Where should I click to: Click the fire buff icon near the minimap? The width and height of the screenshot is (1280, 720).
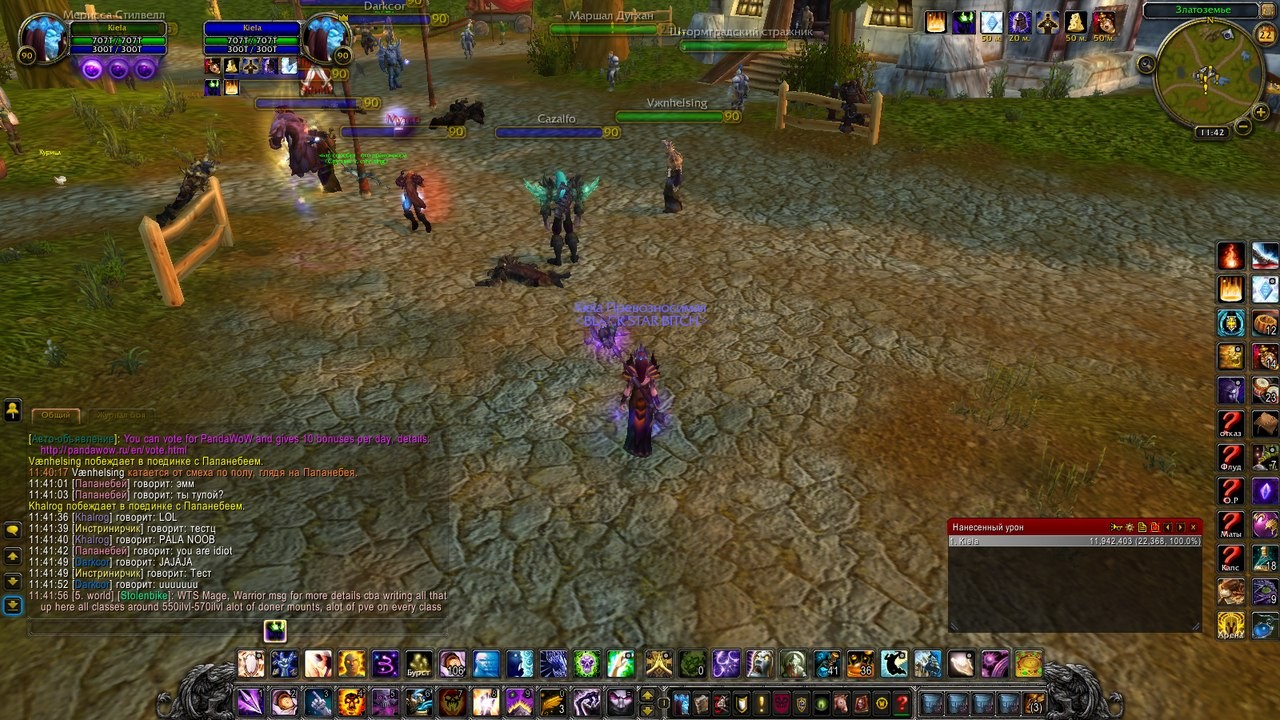click(936, 22)
